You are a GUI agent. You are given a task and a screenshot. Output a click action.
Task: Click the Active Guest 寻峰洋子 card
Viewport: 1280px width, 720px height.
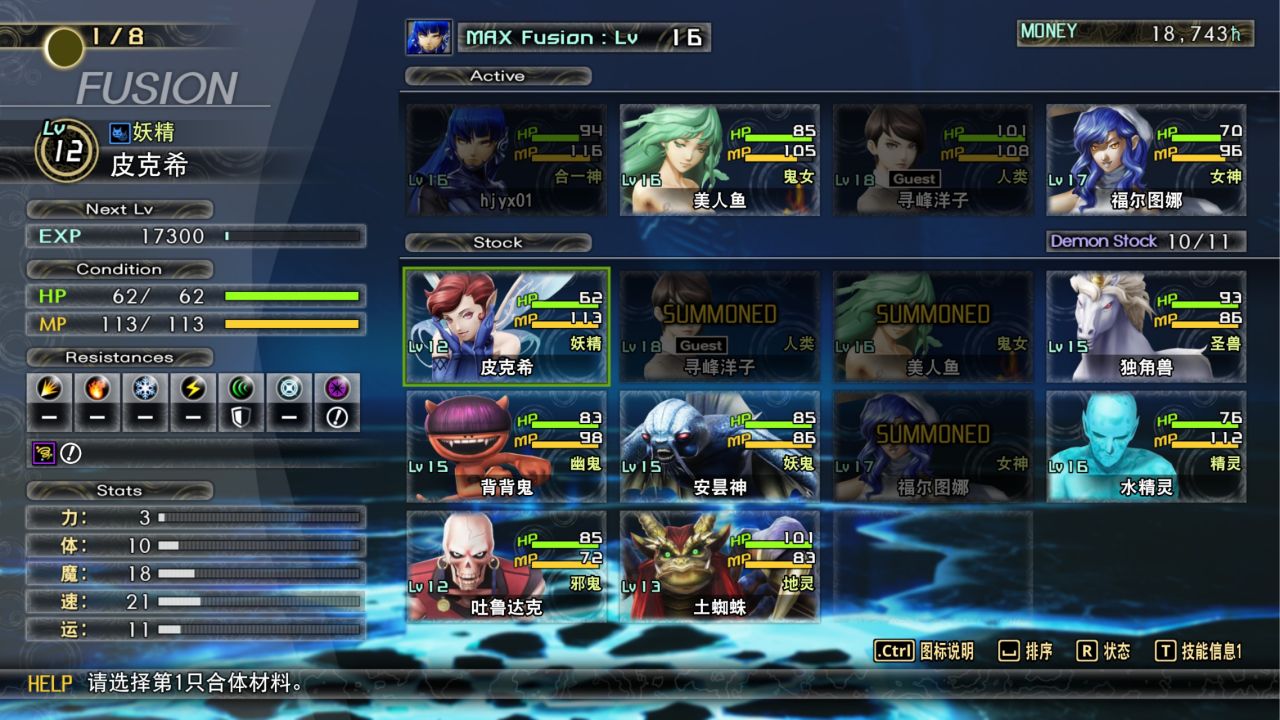932,160
